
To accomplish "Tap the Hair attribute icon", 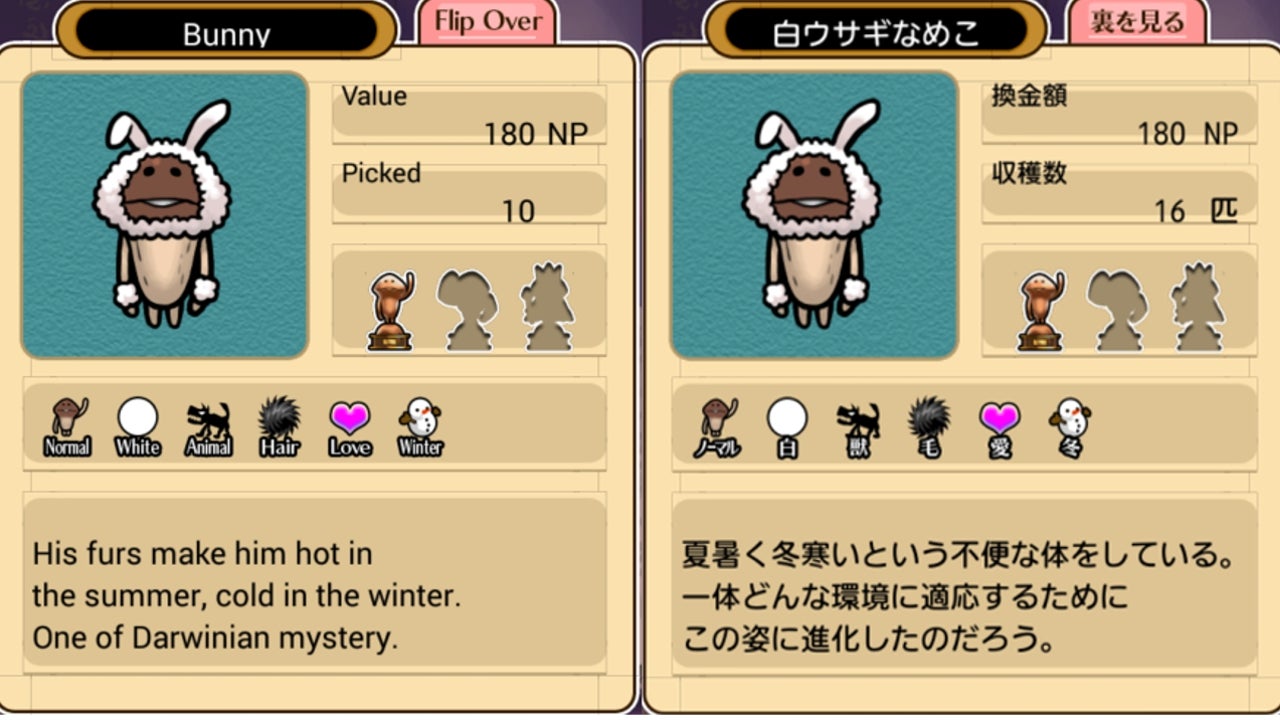I will [x=279, y=425].
